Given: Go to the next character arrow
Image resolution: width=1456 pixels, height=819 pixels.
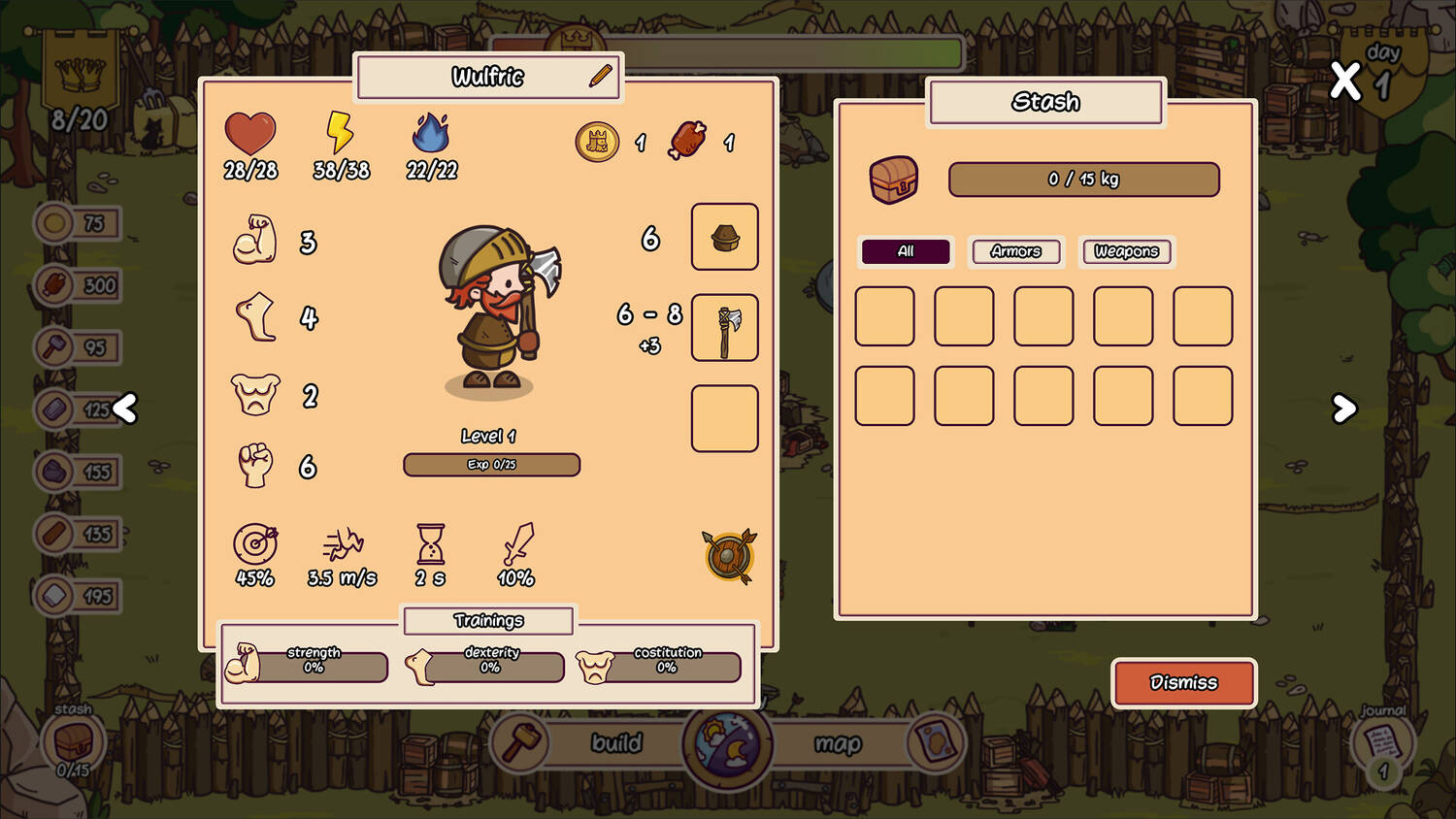Looking at the screenshot, I should [x=1343, y=409].
